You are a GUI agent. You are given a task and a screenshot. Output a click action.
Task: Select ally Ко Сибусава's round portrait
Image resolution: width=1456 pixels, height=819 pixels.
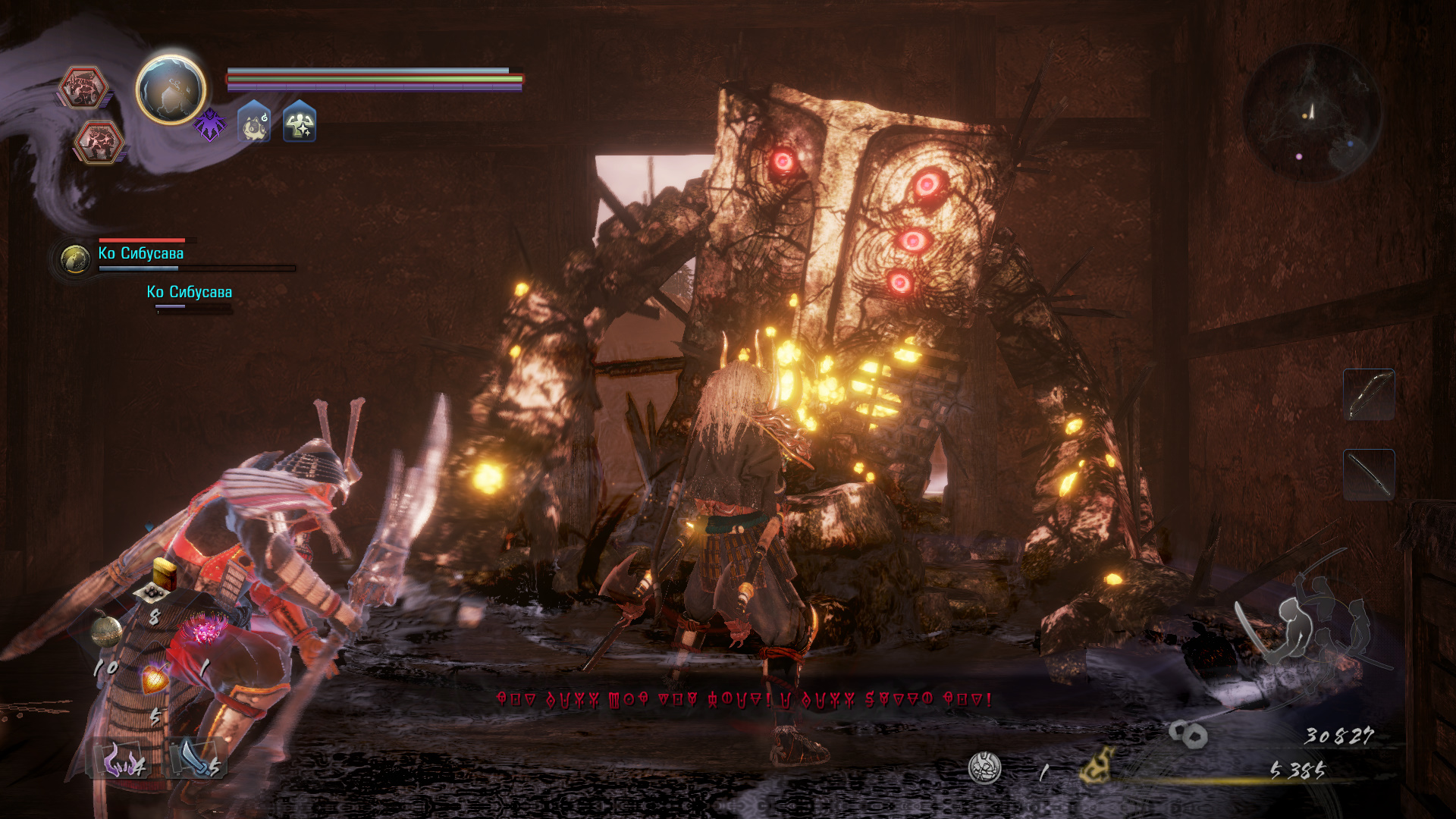75,259
